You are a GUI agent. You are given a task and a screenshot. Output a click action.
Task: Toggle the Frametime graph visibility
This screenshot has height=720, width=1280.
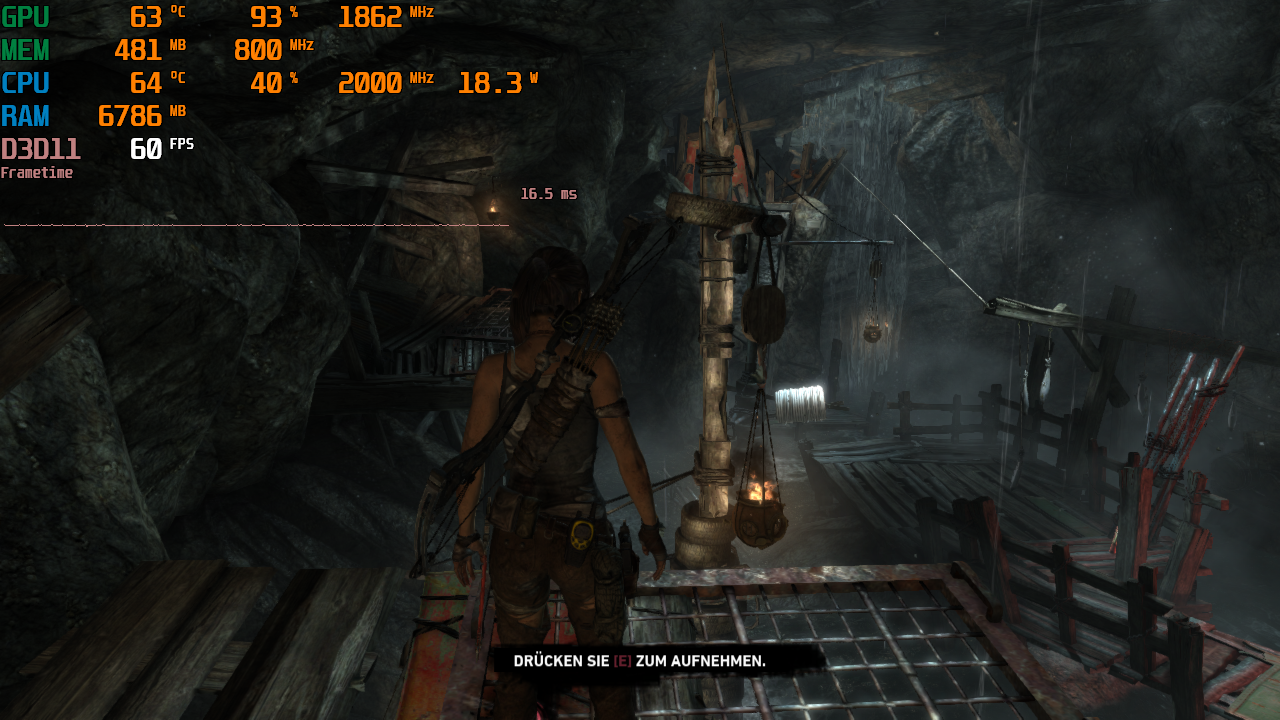[x=38, y=172]
